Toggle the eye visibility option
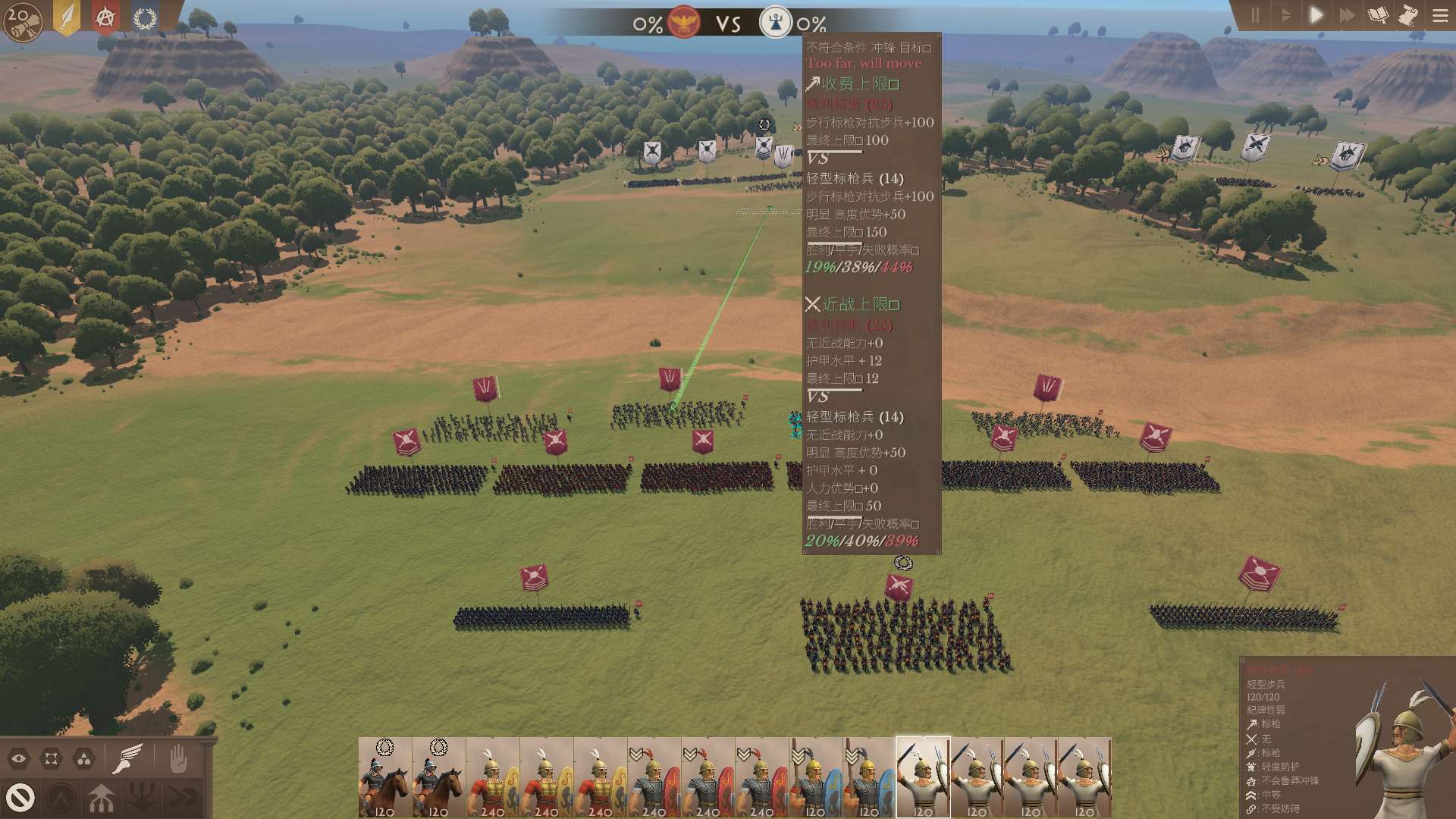 tap(19, 758)
